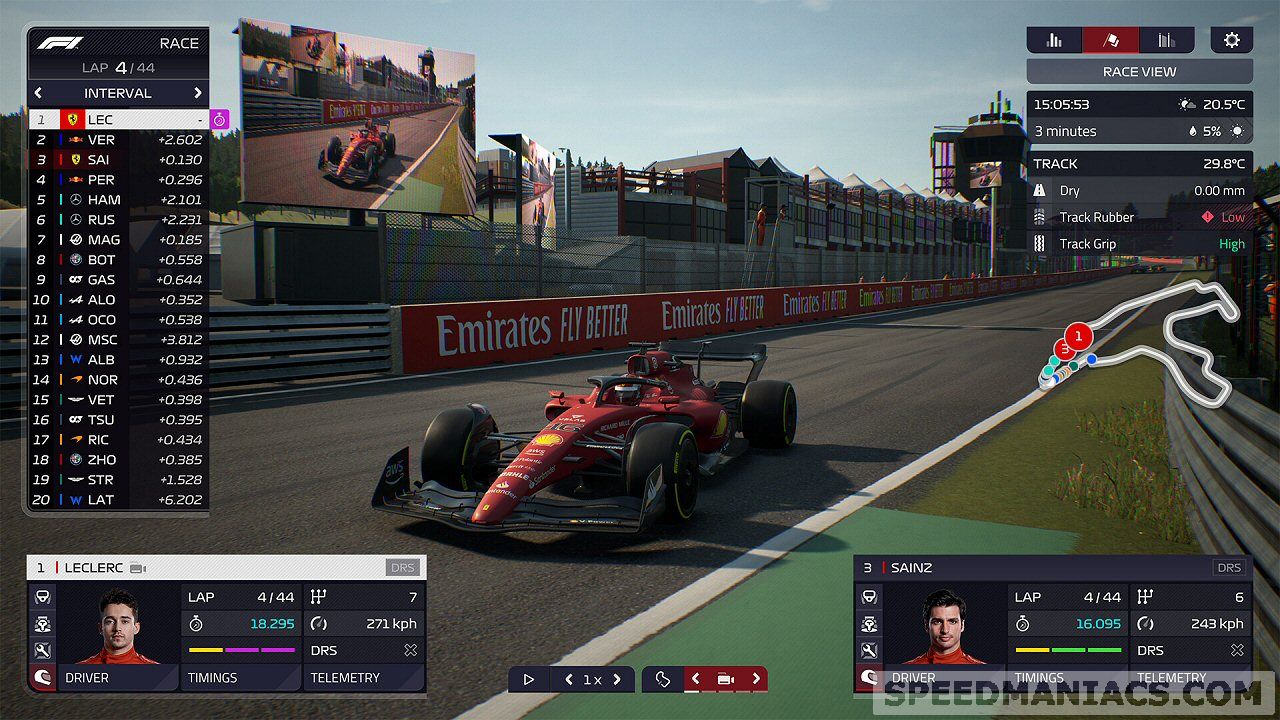Select VER in the timing tower

pos(118,140)
